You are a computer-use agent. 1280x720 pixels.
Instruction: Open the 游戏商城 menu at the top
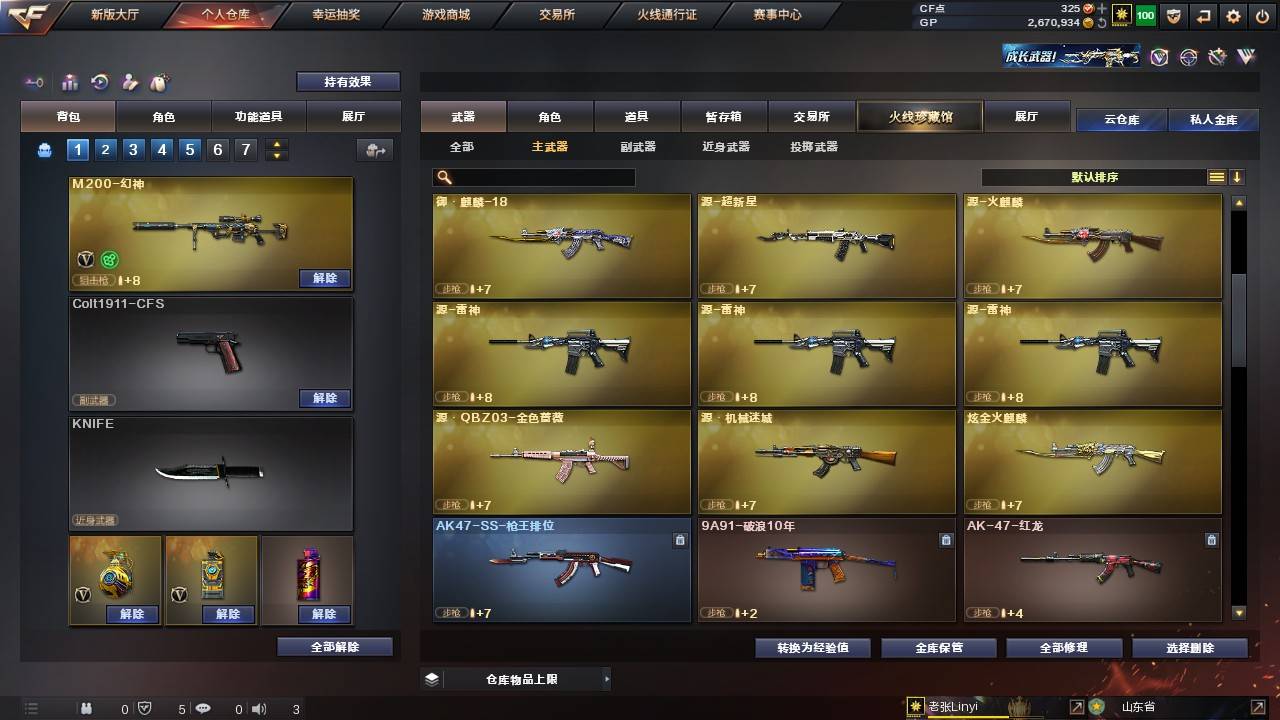444,15
